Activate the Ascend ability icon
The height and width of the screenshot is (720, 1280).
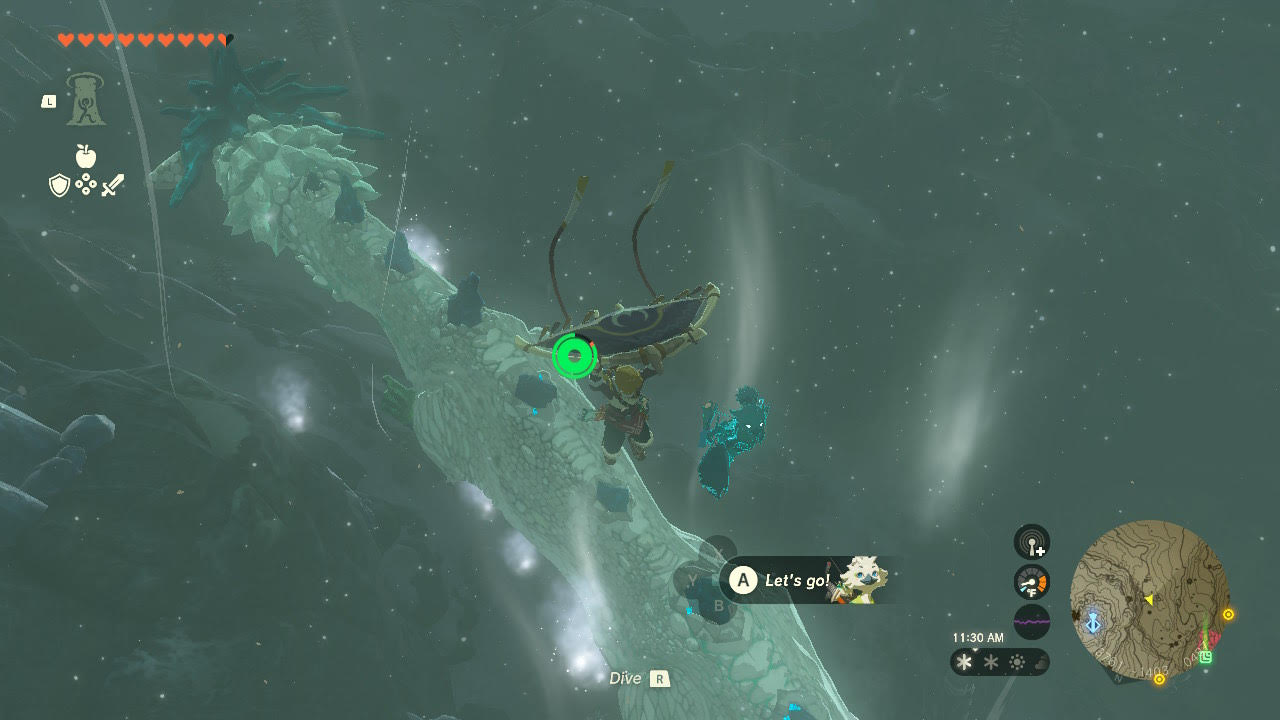(86, 100)
